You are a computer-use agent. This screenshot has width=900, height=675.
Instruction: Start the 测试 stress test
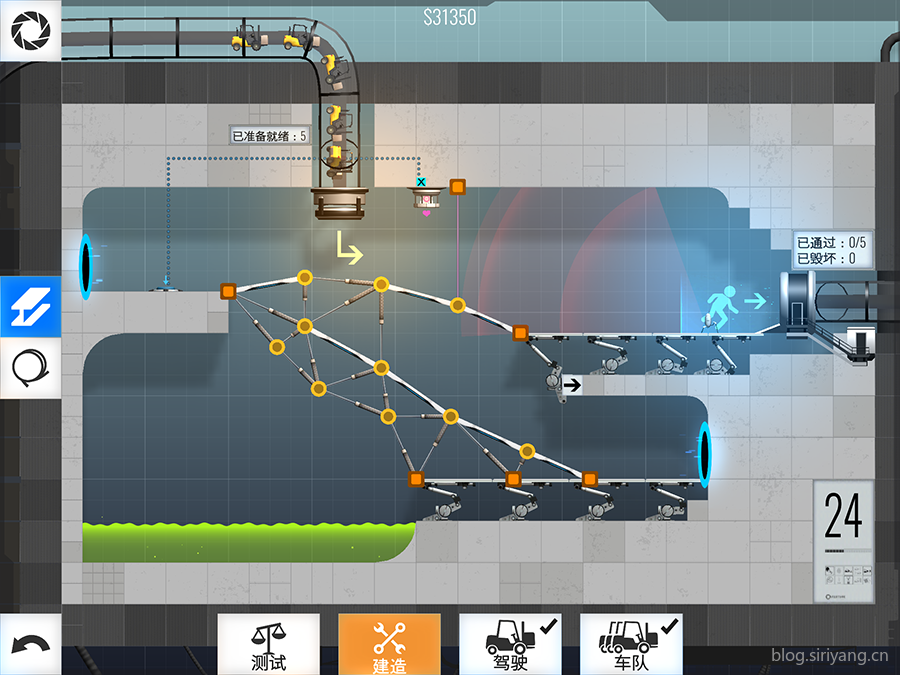269,644
